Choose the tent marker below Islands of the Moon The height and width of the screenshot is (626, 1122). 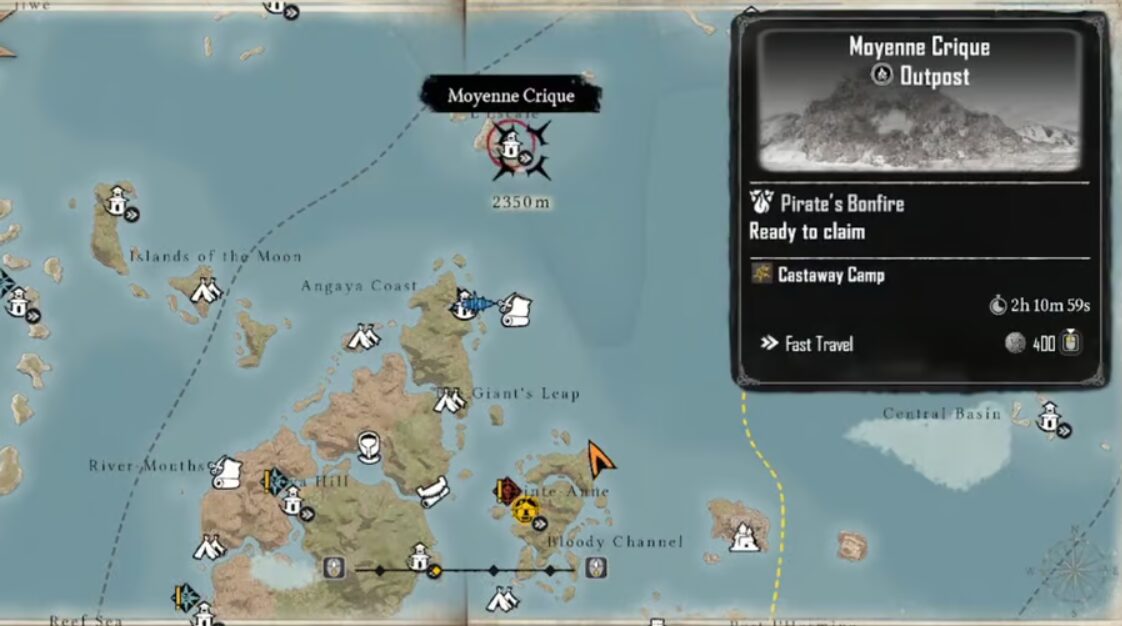click(206, 290)
